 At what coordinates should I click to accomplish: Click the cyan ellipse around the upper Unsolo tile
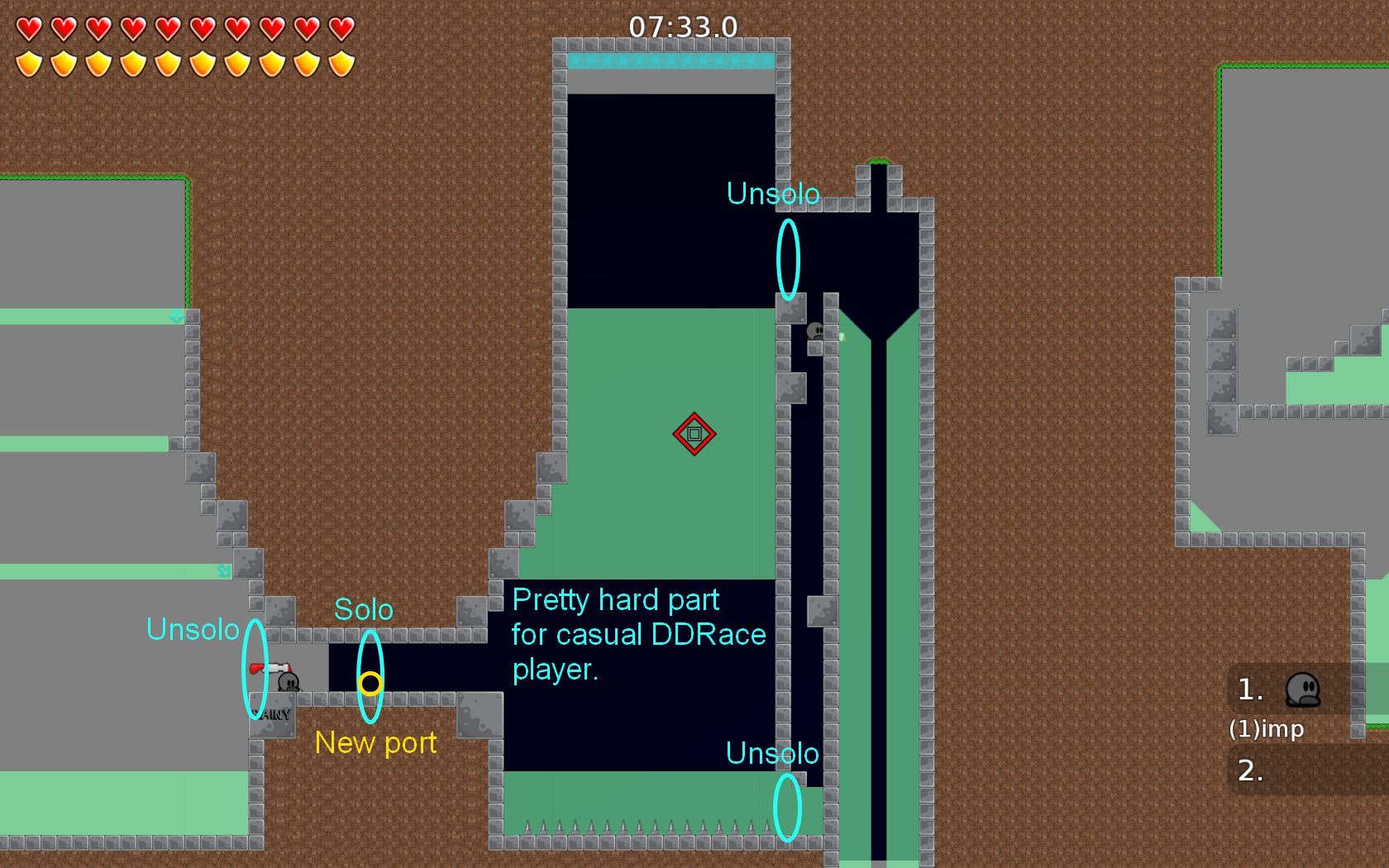787,260
